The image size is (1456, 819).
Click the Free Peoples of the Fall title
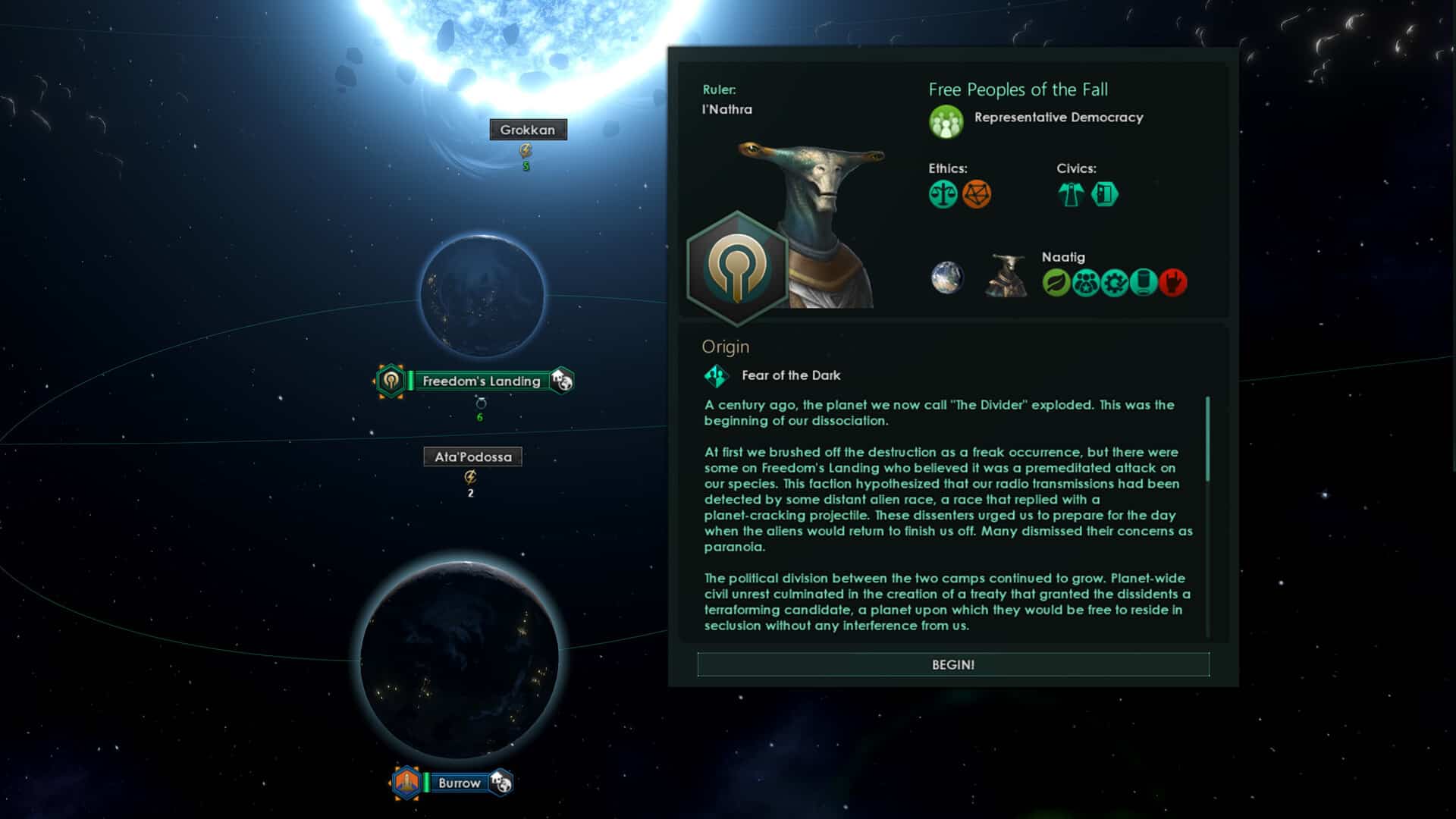coord(1018,89)
